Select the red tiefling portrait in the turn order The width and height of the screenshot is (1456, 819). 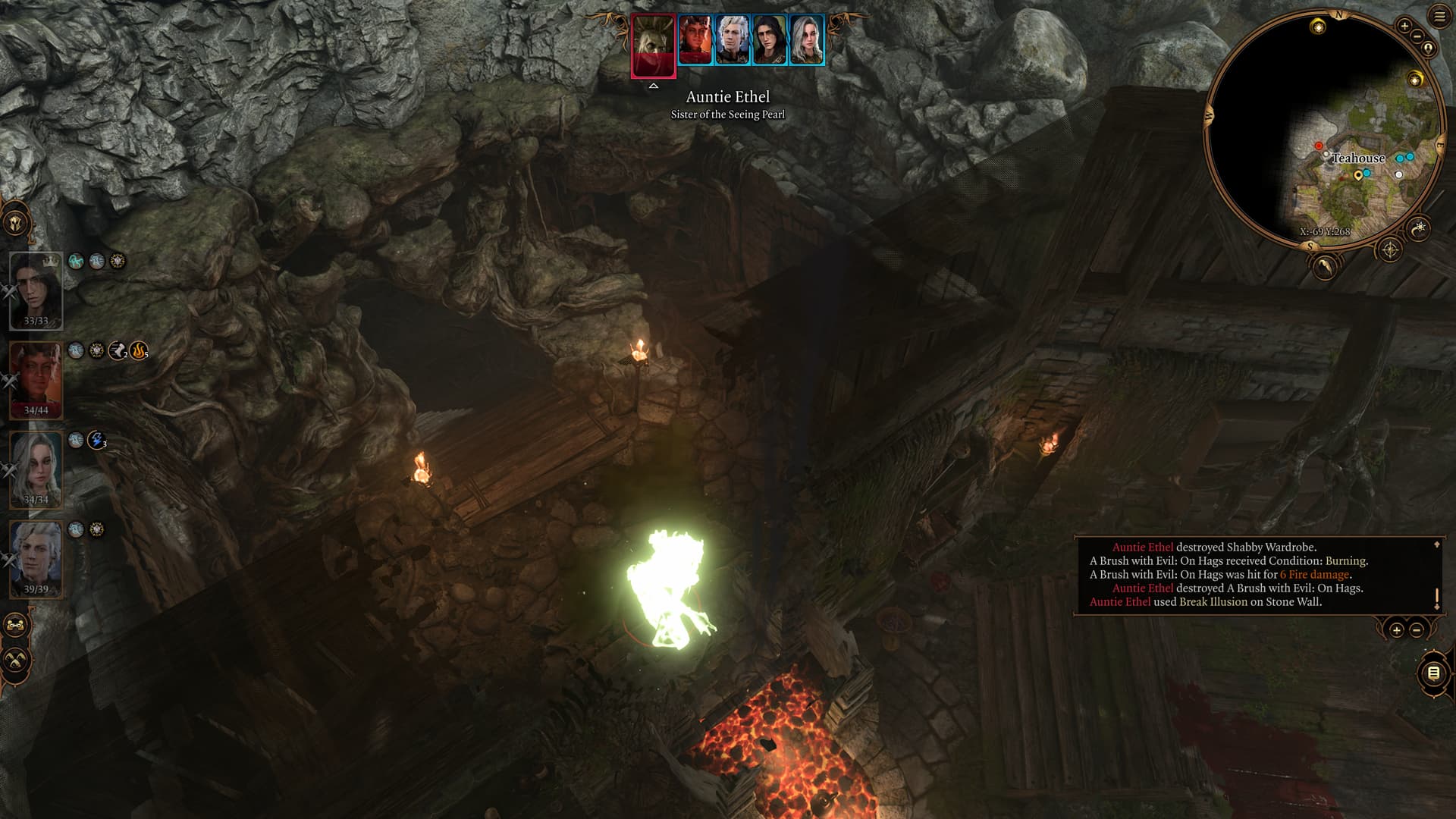coord(695,40)
